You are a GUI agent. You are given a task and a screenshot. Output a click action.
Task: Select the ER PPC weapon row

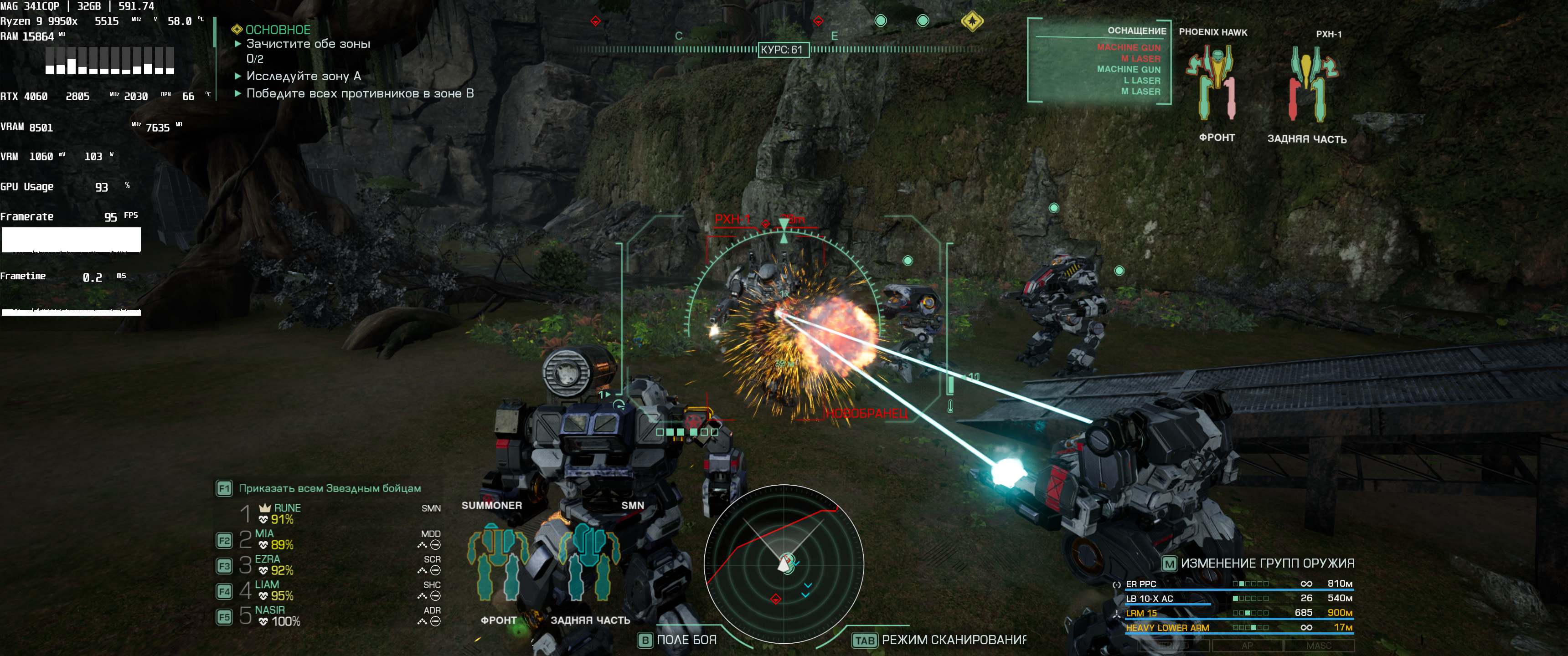(x=1141, y=584)
